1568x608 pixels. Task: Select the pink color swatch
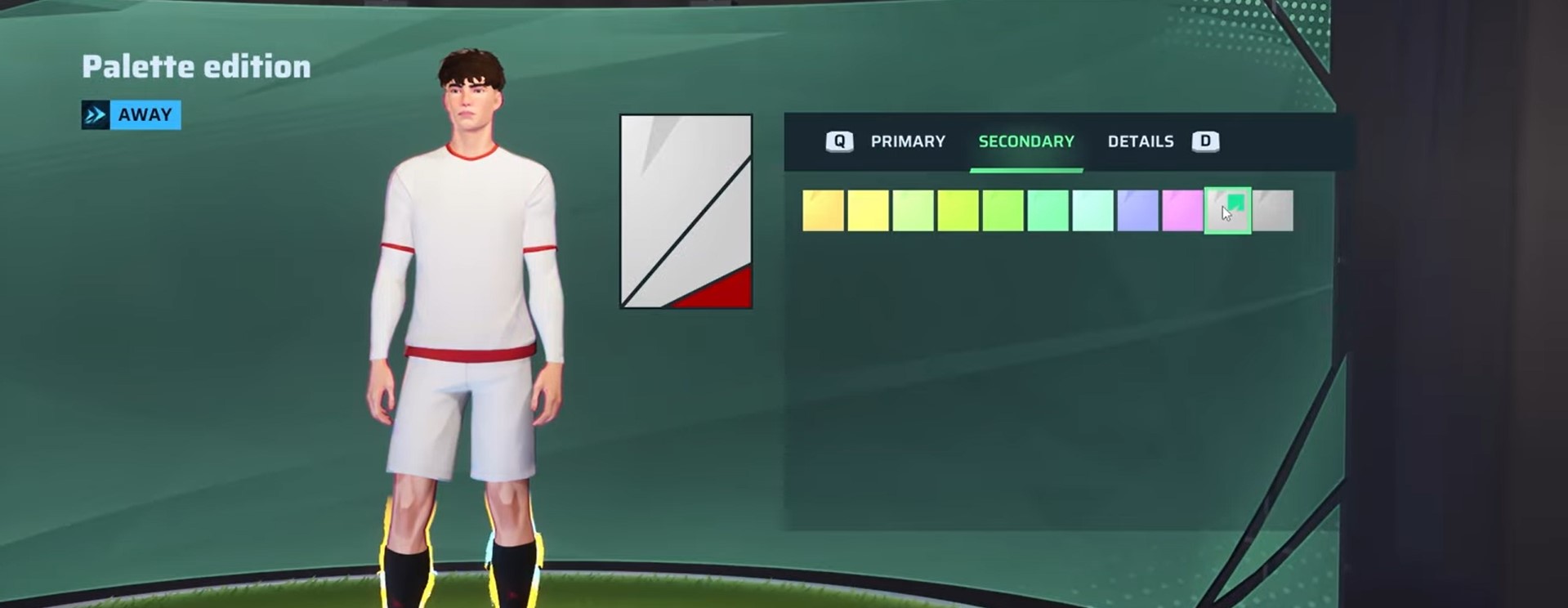[1182, 211]
